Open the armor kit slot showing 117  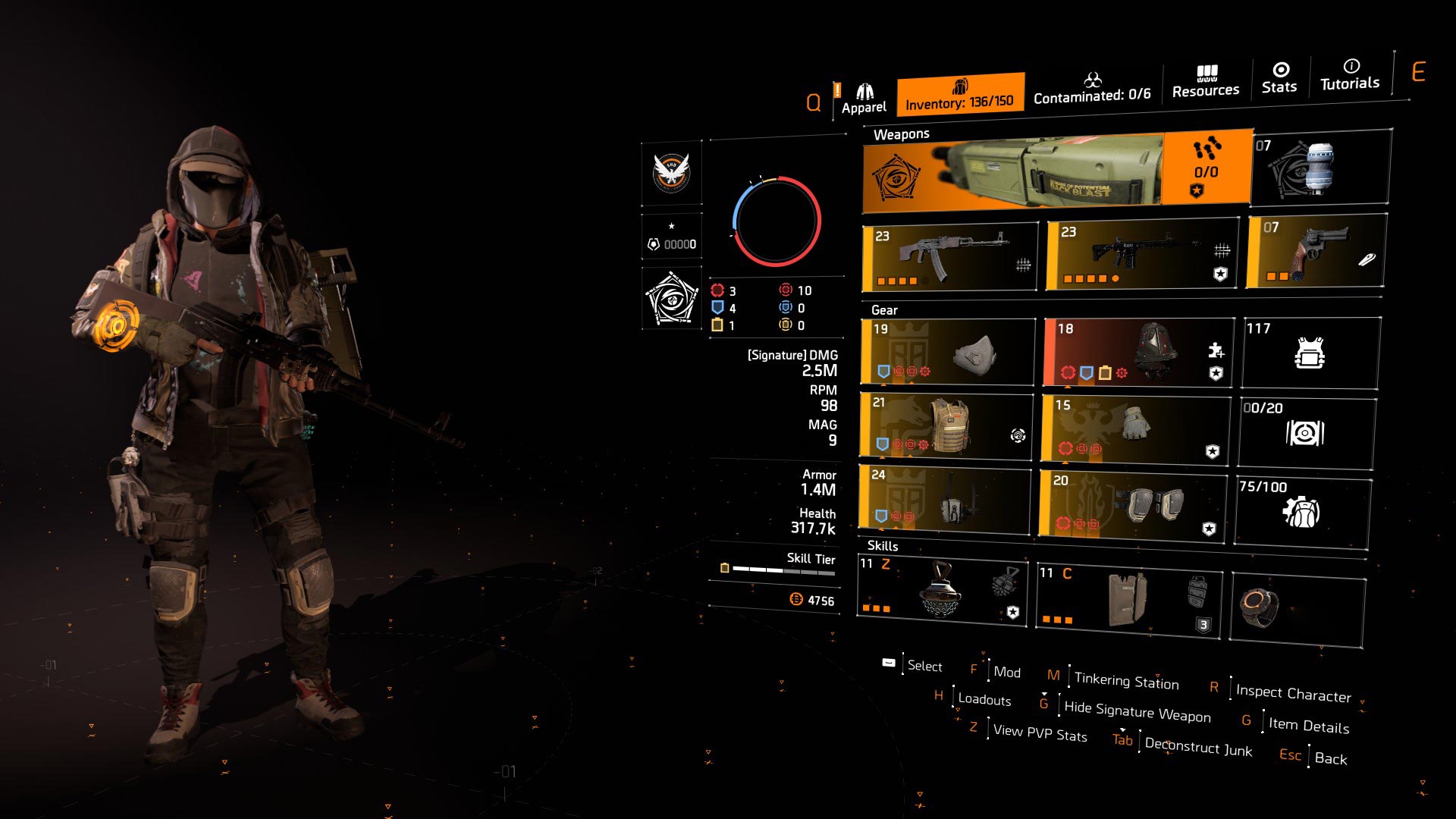(x=1310, y=353)
